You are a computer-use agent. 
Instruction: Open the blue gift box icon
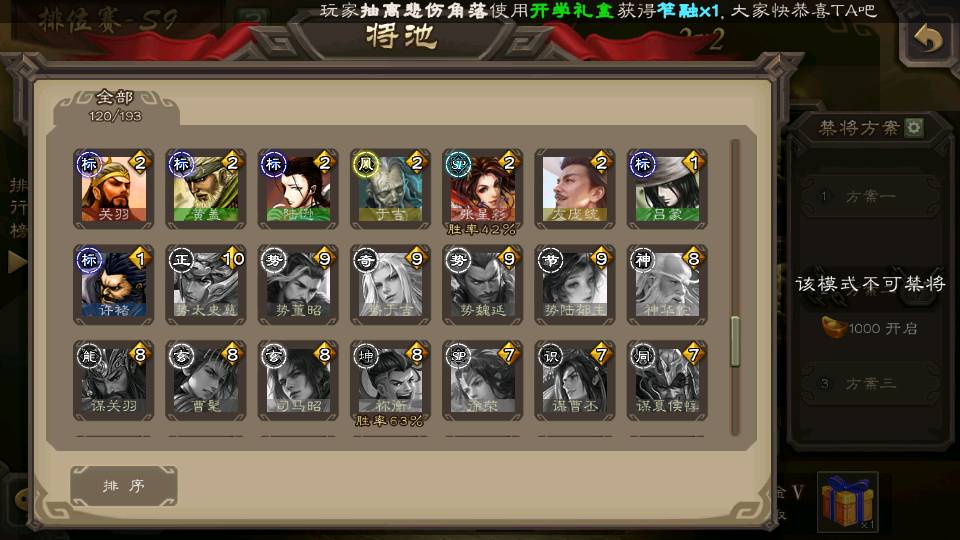[847, 501]
